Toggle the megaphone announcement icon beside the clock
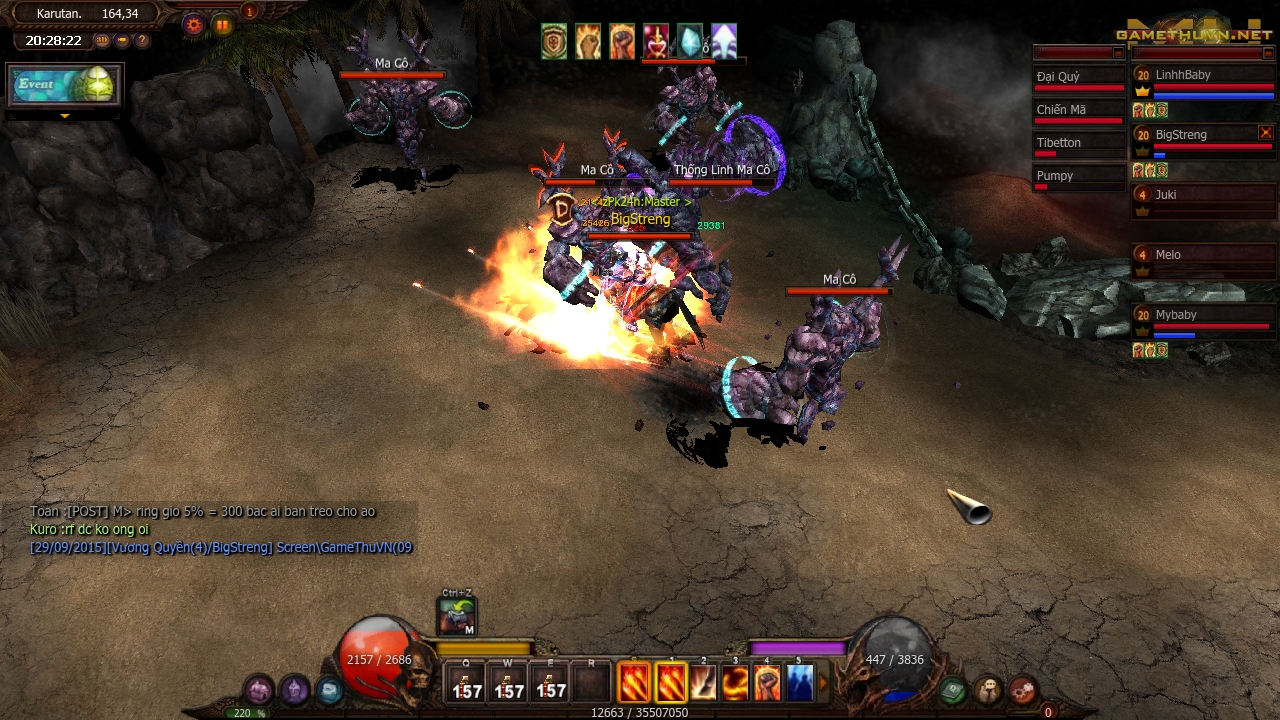This screenshot has height=720, width=1280. click(x=122, y=40)
